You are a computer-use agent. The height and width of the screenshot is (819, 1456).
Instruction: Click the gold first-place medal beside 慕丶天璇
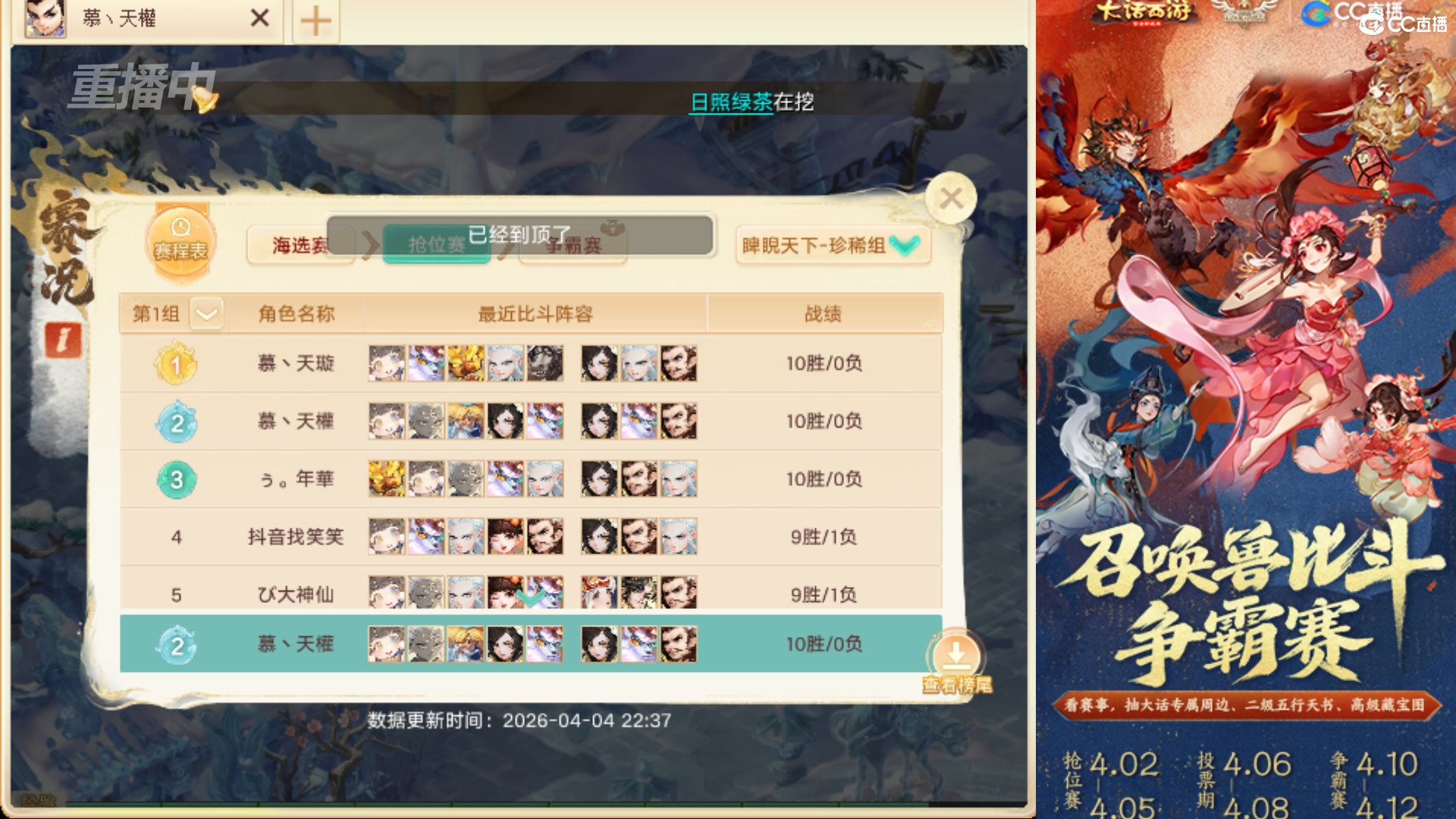click(177, 363)
